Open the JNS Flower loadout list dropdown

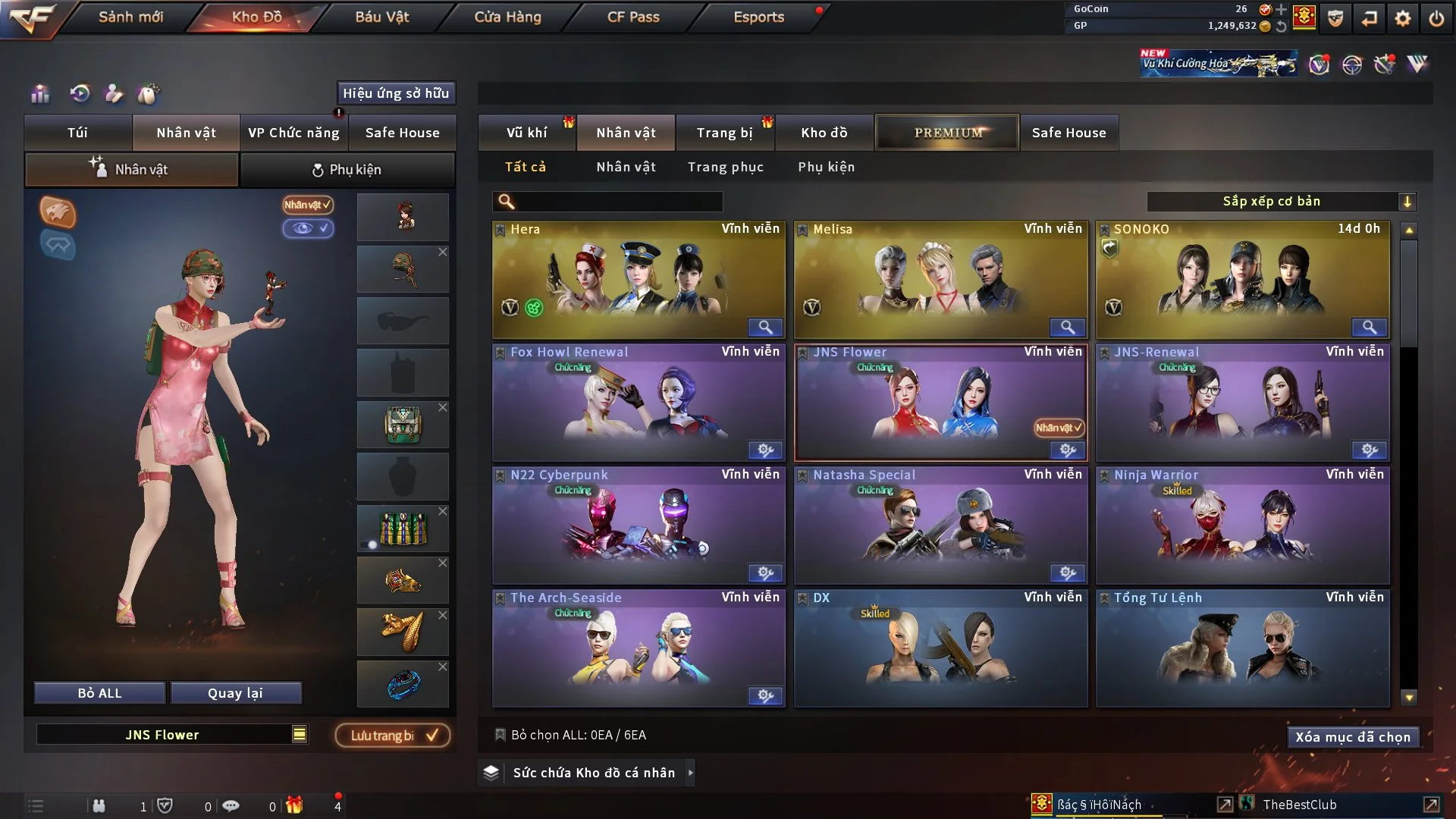click(x=300, y=734)
